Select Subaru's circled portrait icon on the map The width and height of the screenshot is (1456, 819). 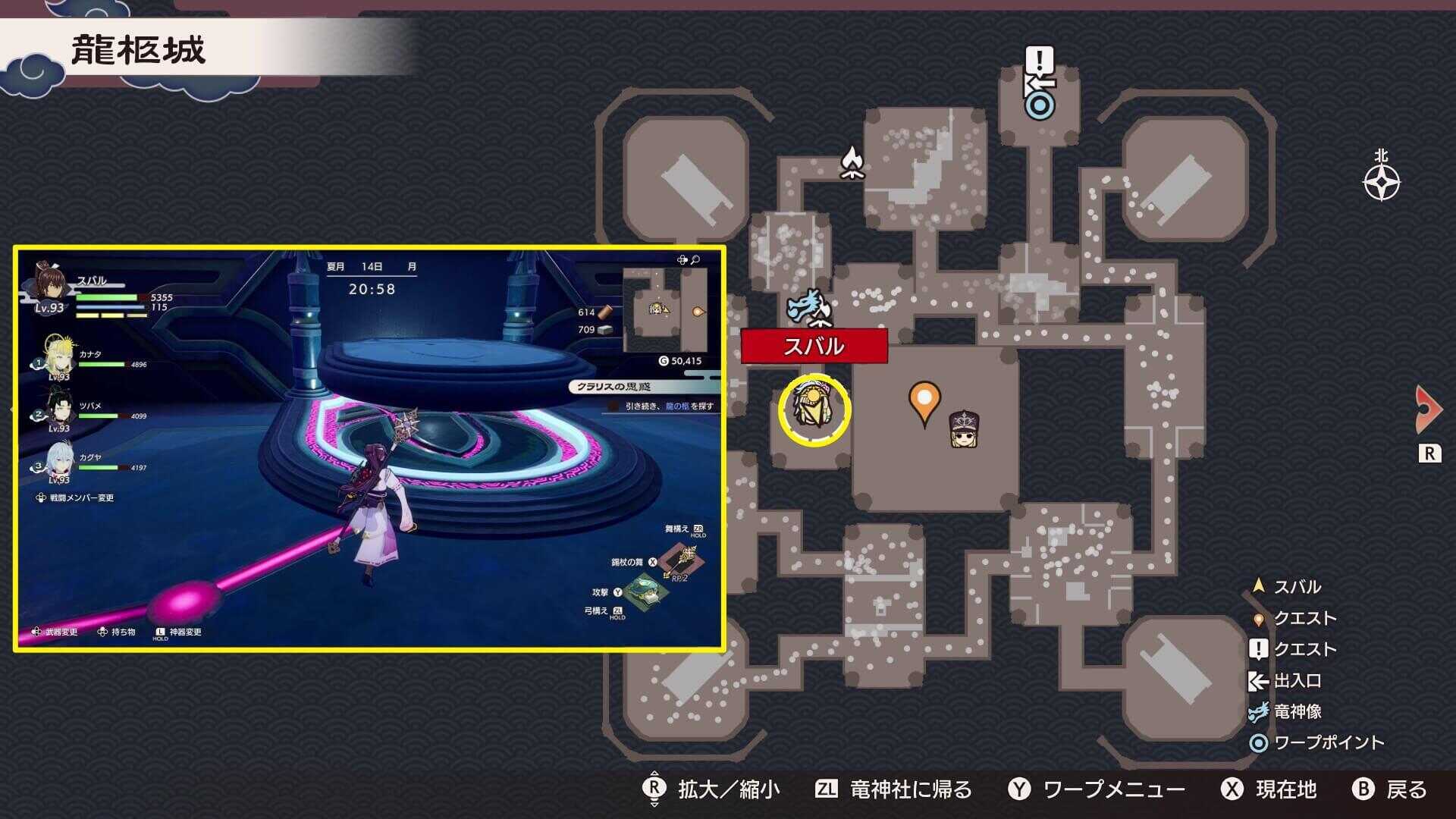814,409
